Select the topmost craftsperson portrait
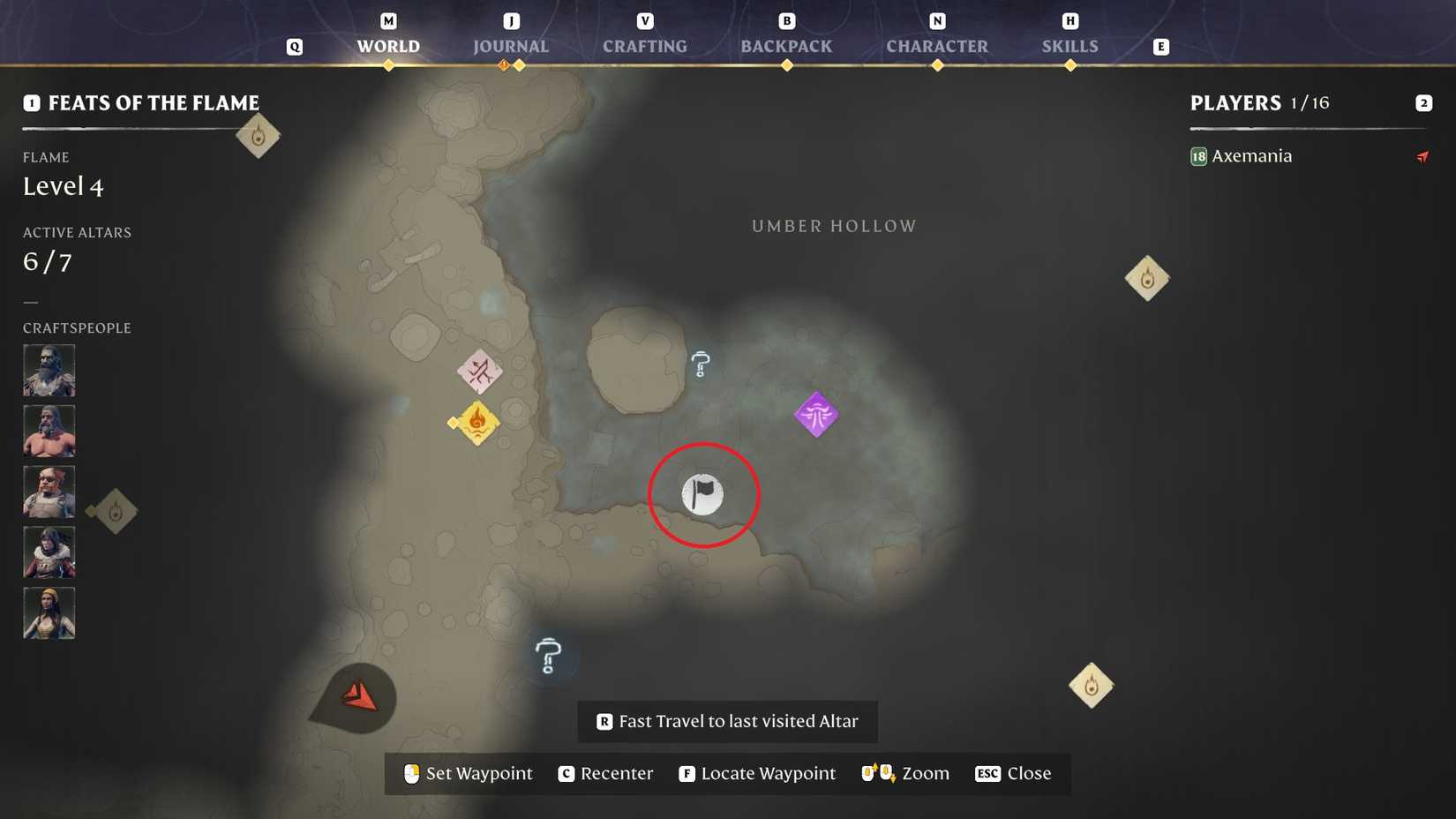Screen dimensions: 1456x819 (x=49, y=369)
